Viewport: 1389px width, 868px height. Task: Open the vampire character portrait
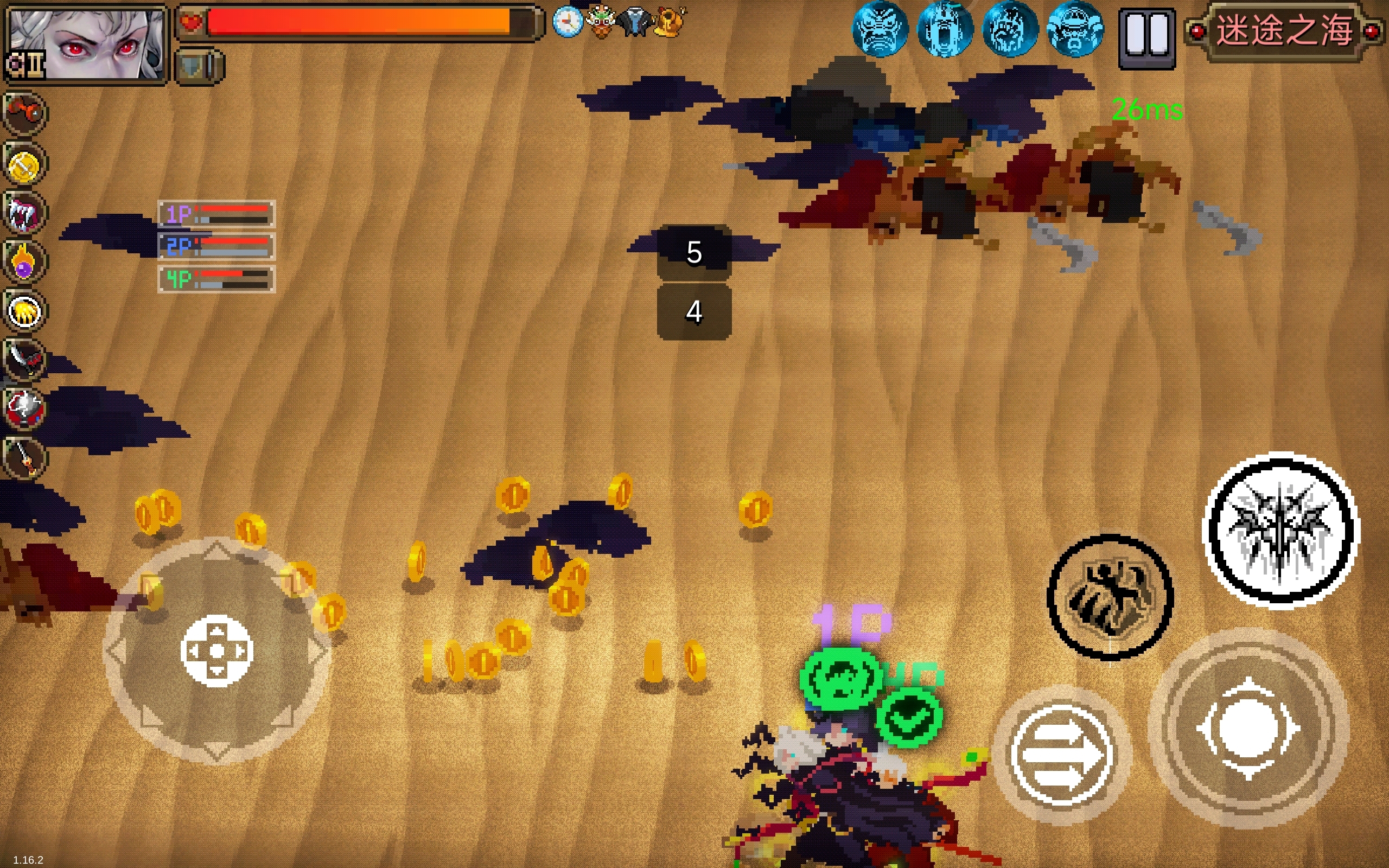coord(86,43)
